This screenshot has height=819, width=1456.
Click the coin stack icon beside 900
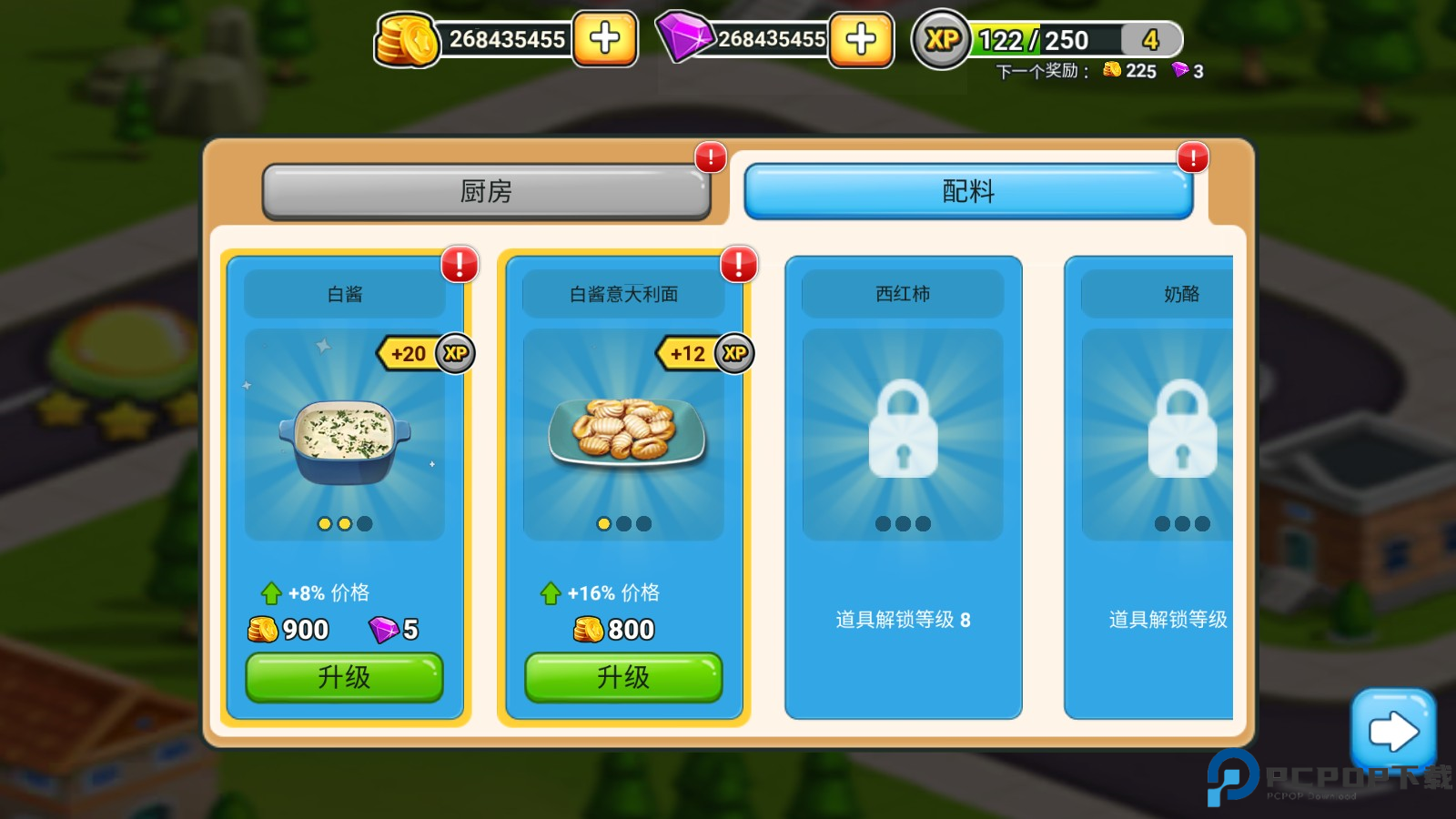click(263, 629)
